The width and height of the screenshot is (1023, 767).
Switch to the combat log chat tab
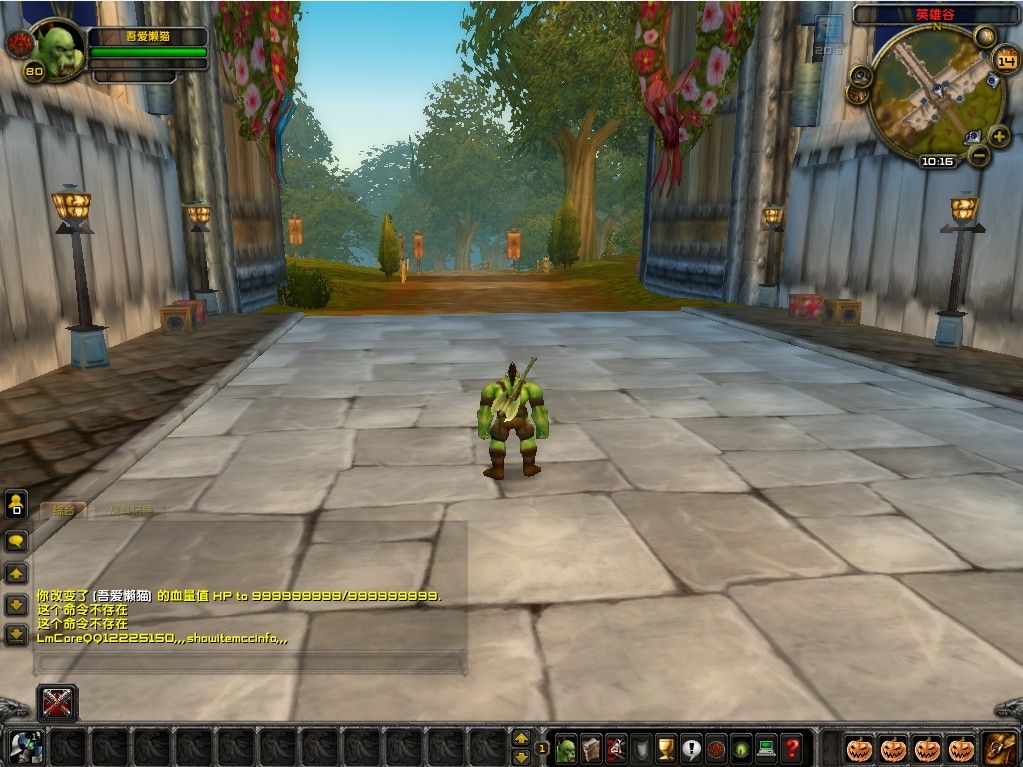[x=131, y=511]
